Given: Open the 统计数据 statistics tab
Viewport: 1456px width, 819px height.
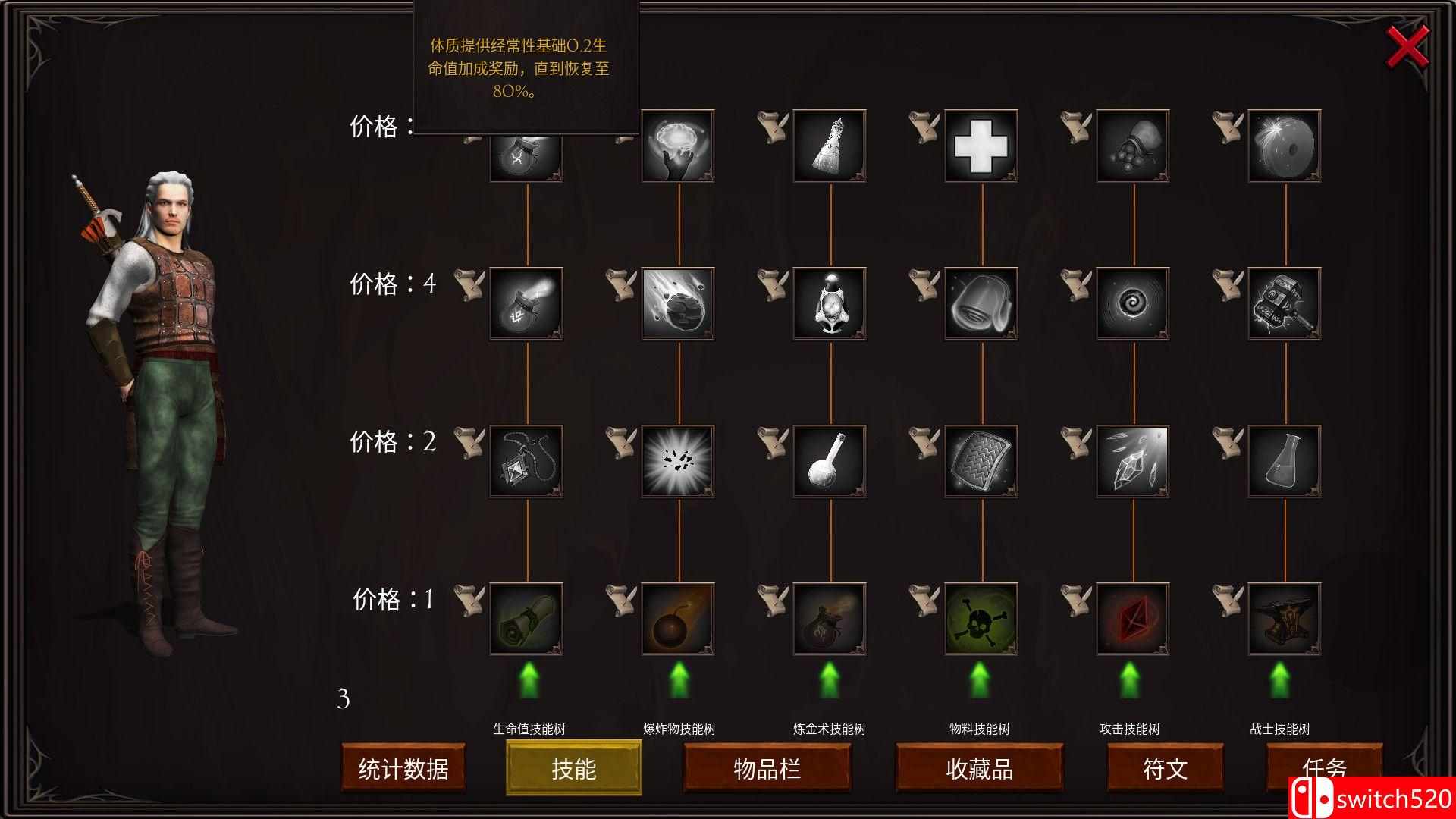Looking at the screenshot, I should (404, 767).
